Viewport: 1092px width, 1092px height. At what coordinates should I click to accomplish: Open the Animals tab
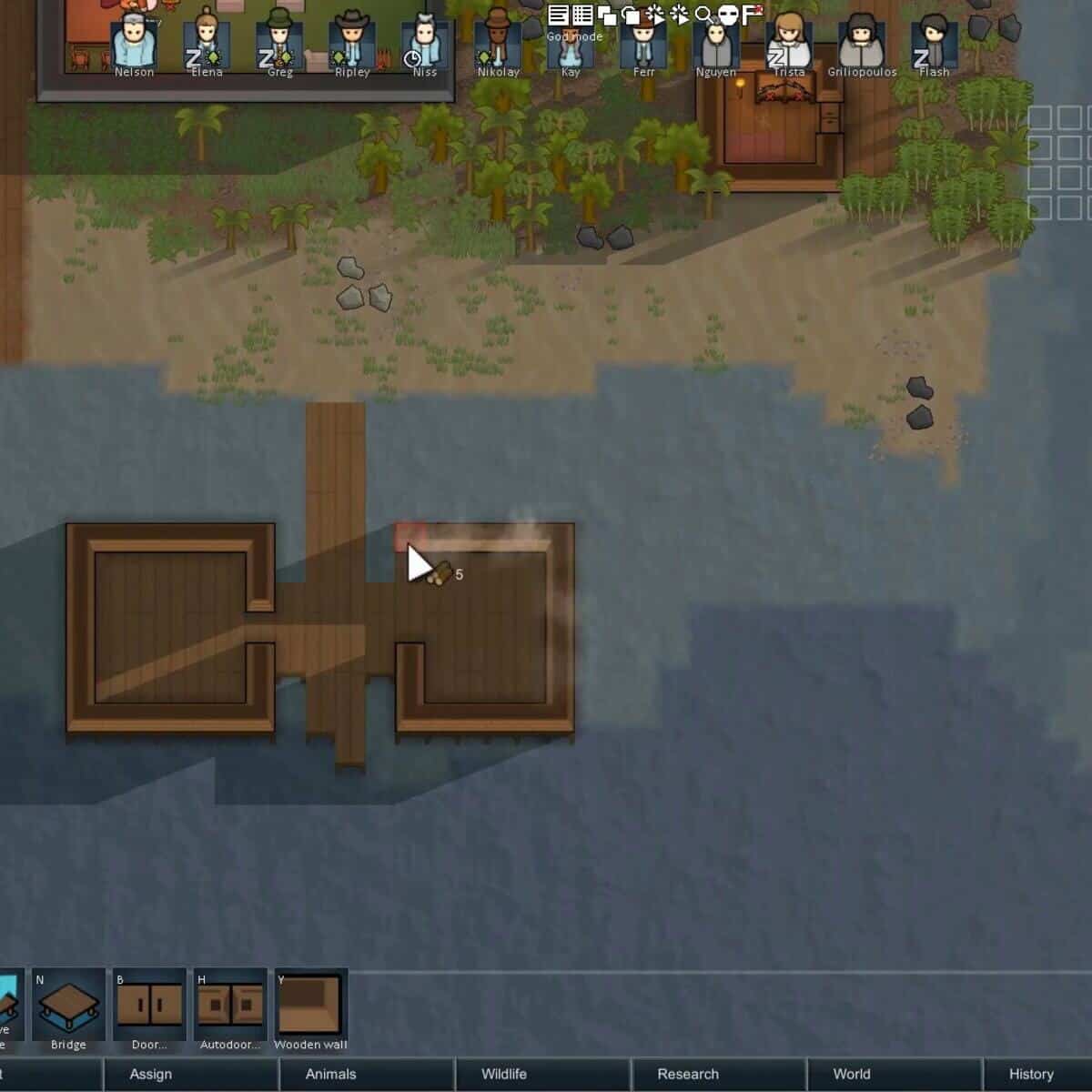click(x=330, y=1074)
